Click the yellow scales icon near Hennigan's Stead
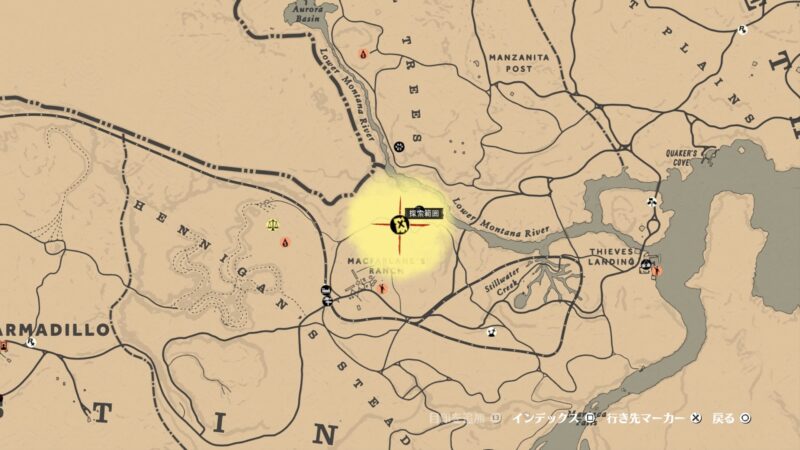The width and height of the screenshot is (800, 450). tap(273, 225)
